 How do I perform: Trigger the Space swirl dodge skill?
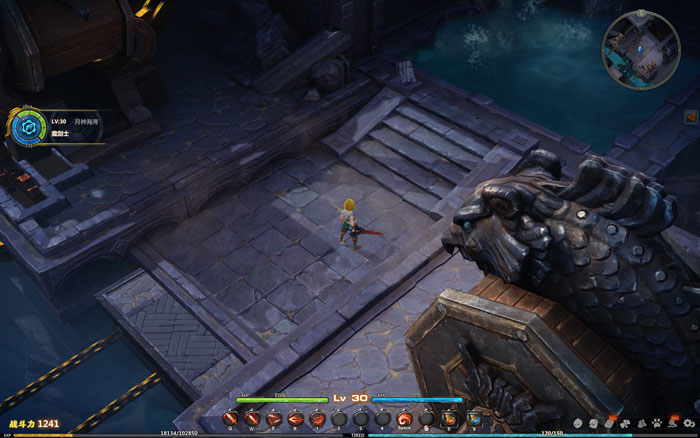click(x=404, y=419)
